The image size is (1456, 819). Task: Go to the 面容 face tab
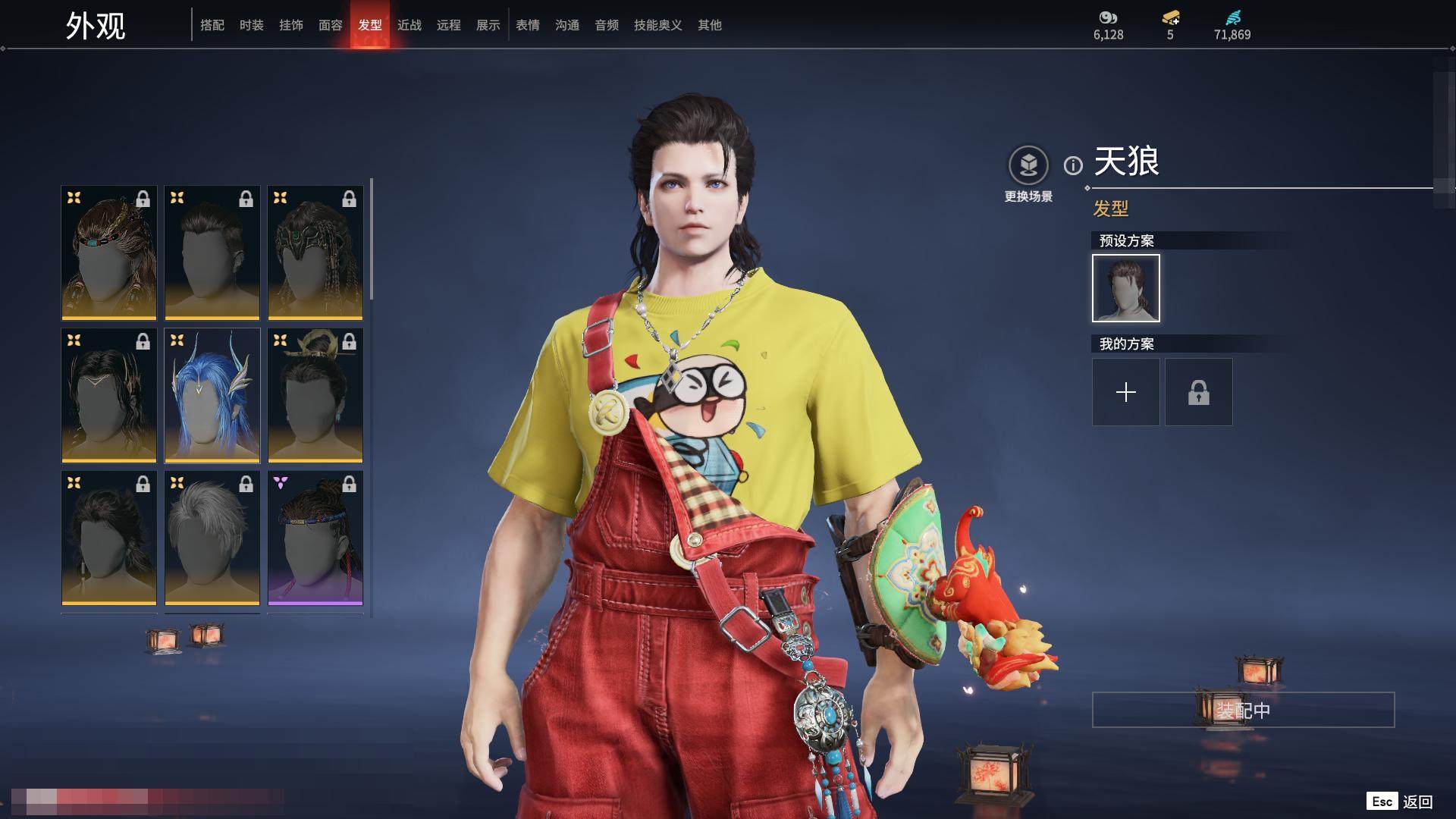click(x=331, y=25)
